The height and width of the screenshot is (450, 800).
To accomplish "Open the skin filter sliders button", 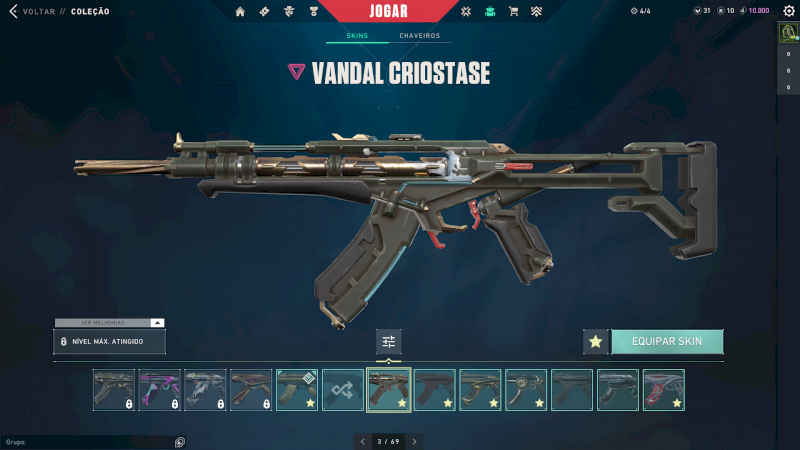I will point(389,342).
